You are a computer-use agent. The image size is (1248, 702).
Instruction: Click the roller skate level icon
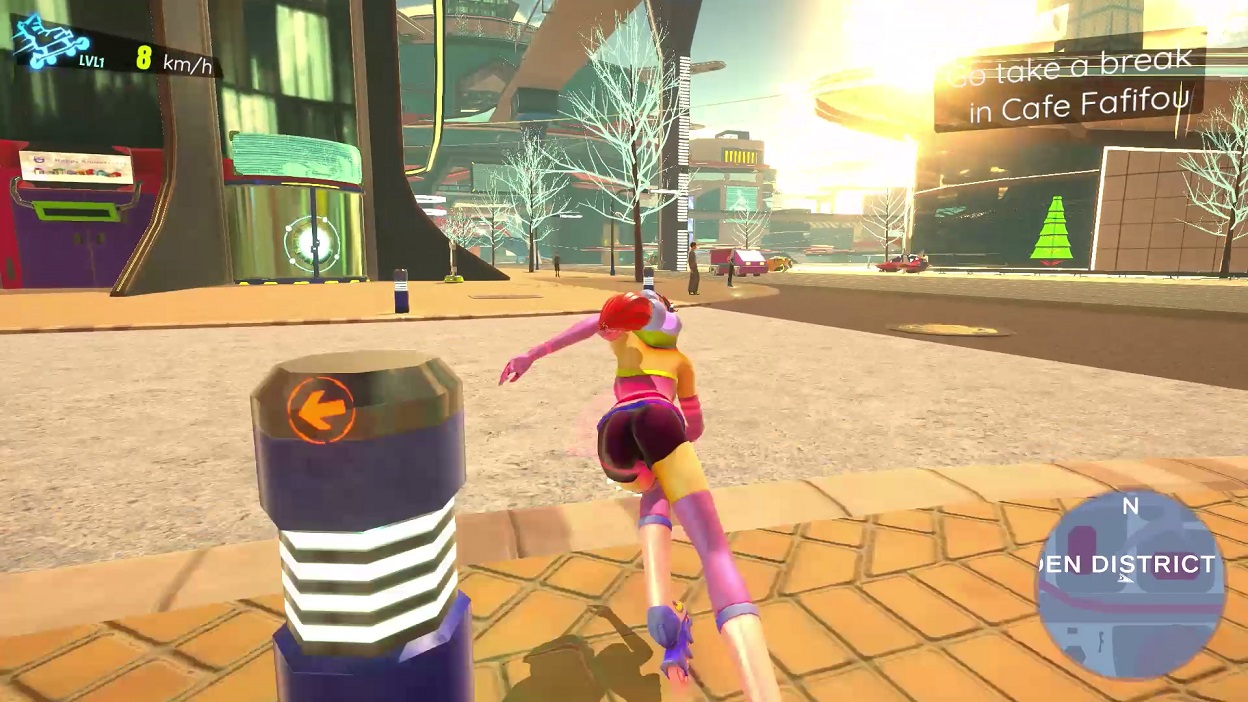pyautogui.click(x=52, y=44)
